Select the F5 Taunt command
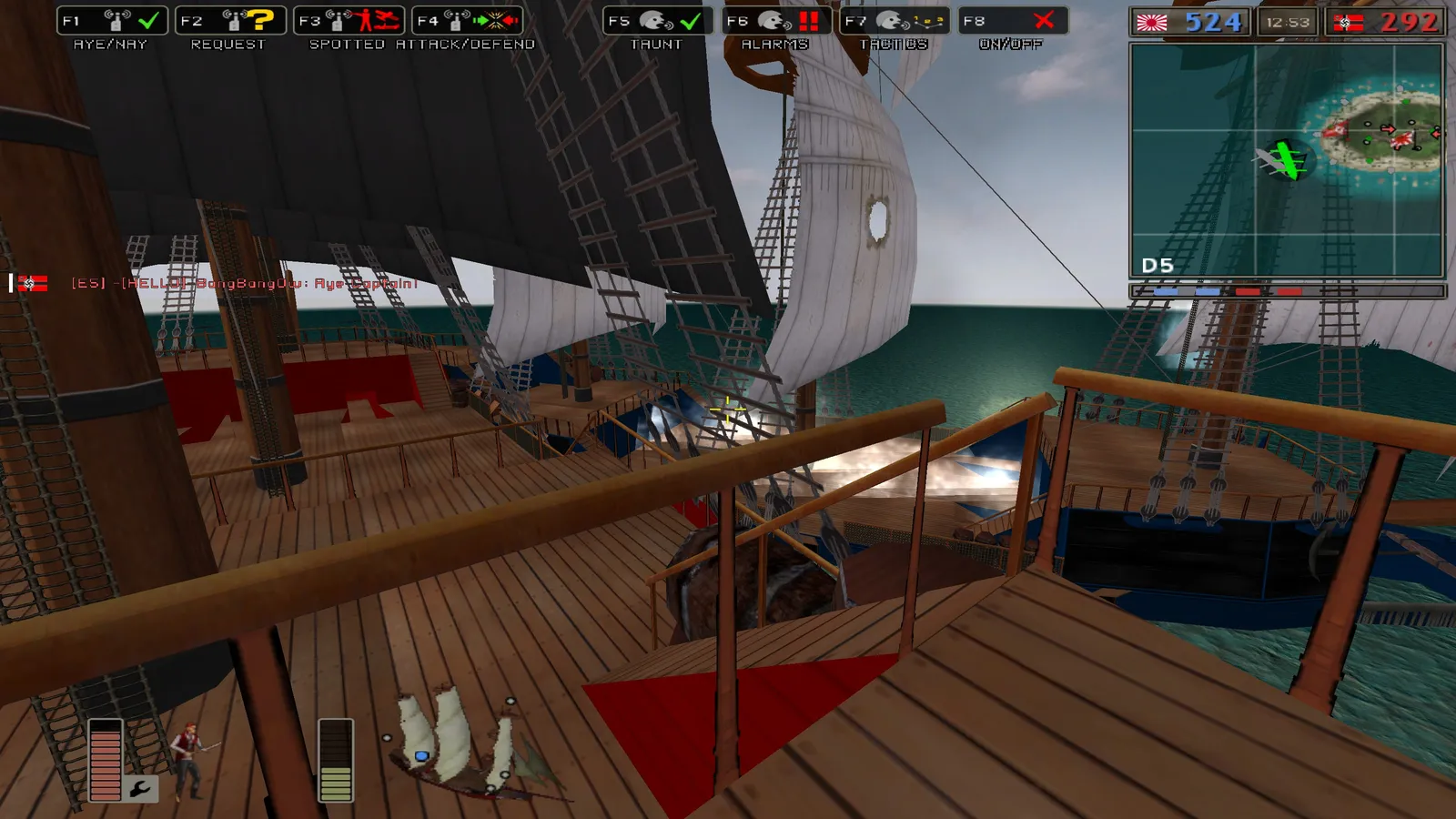The image size is (1456, 819). 658,21
